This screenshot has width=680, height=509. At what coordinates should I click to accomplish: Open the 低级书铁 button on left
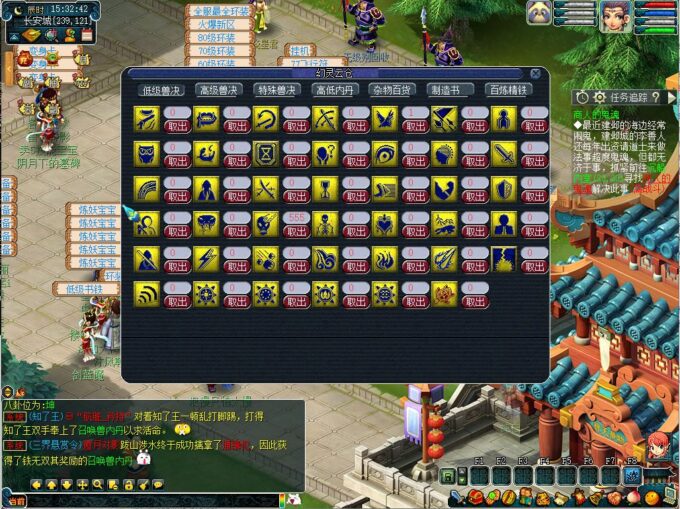click(x=85, y=289)
